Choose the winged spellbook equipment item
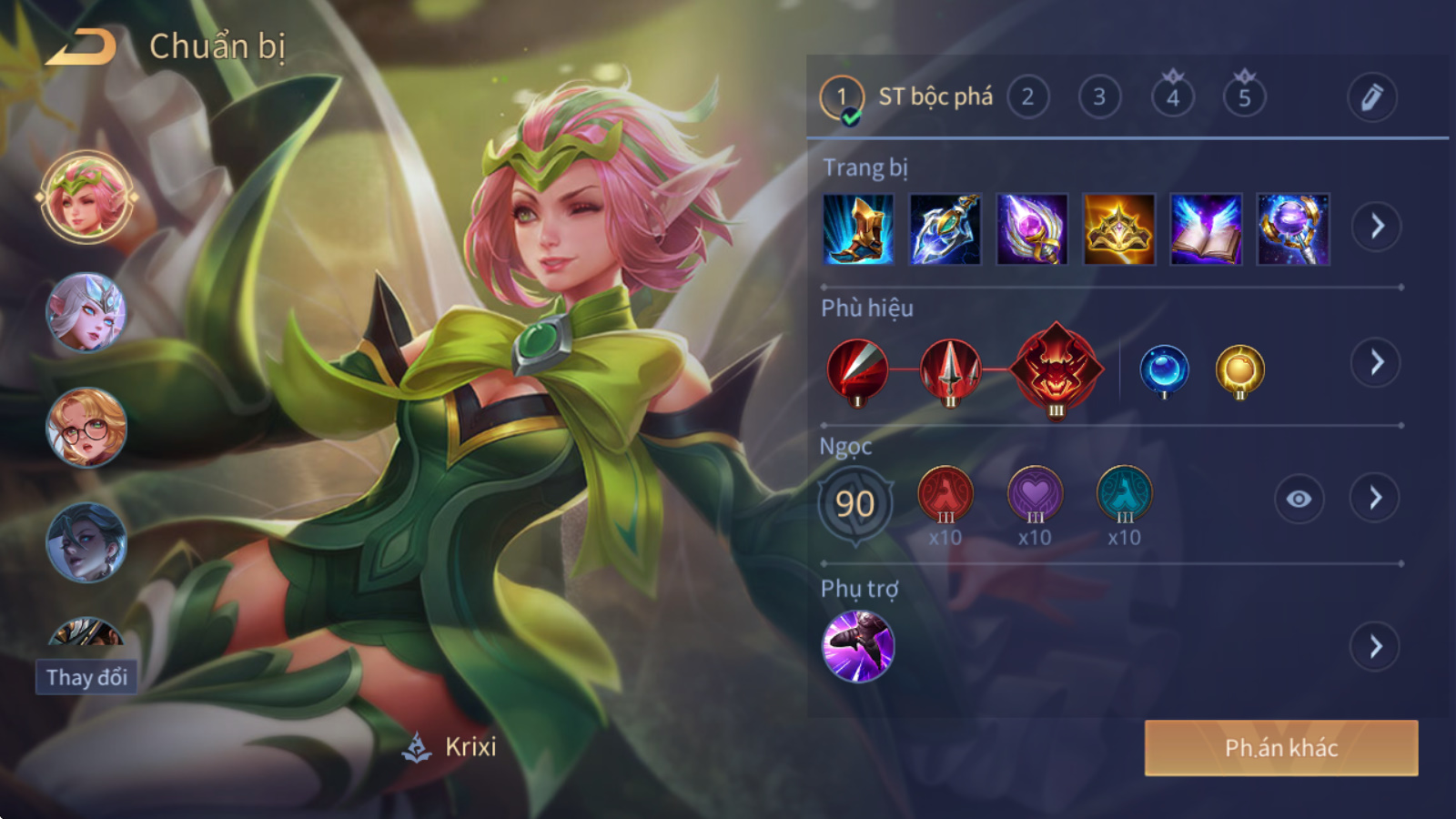Screen dimensions: 1456x819 [x=1206, y=229]
